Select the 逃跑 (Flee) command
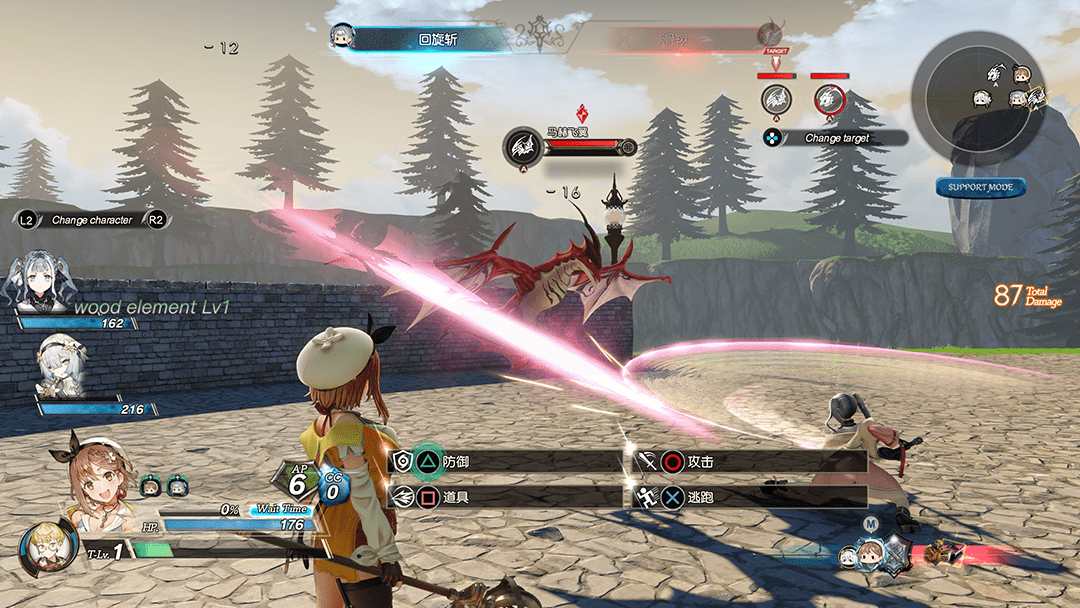The height and width of the screenshot is (608, 1080). (x=750, y=495)
